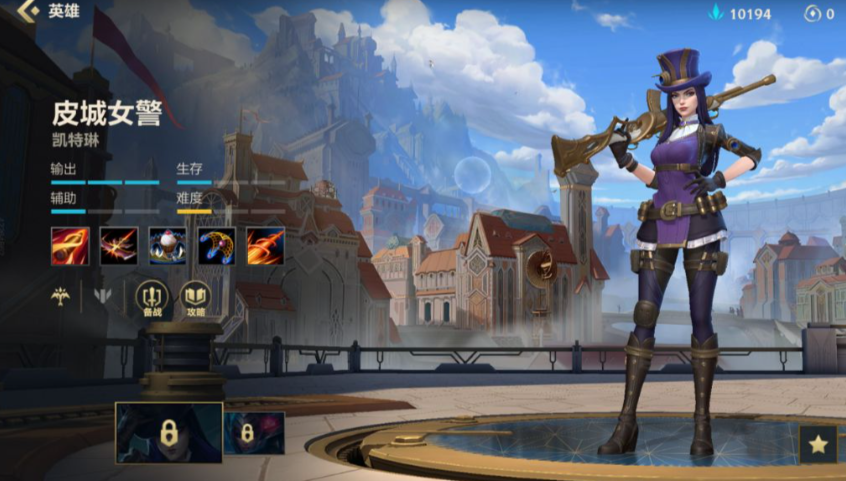Screen dimensions: 846x481
Task: View the piercing shot skill icon
Action: (x=118, y=245)
